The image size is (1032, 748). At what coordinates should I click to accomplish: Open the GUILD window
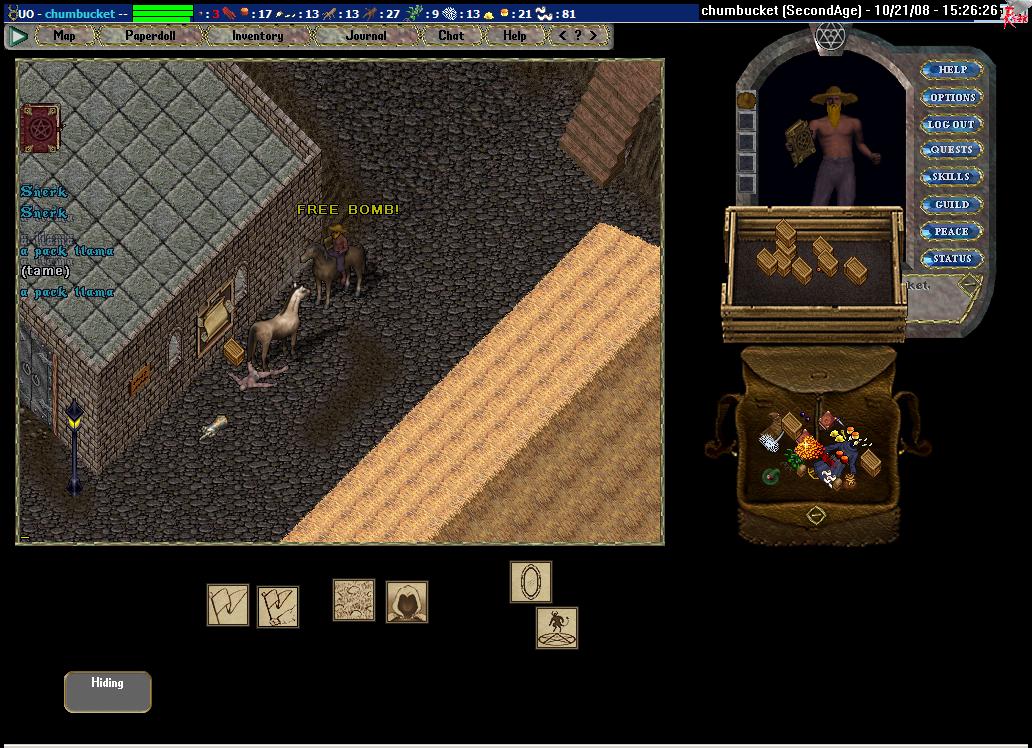(x=952, y=204)
